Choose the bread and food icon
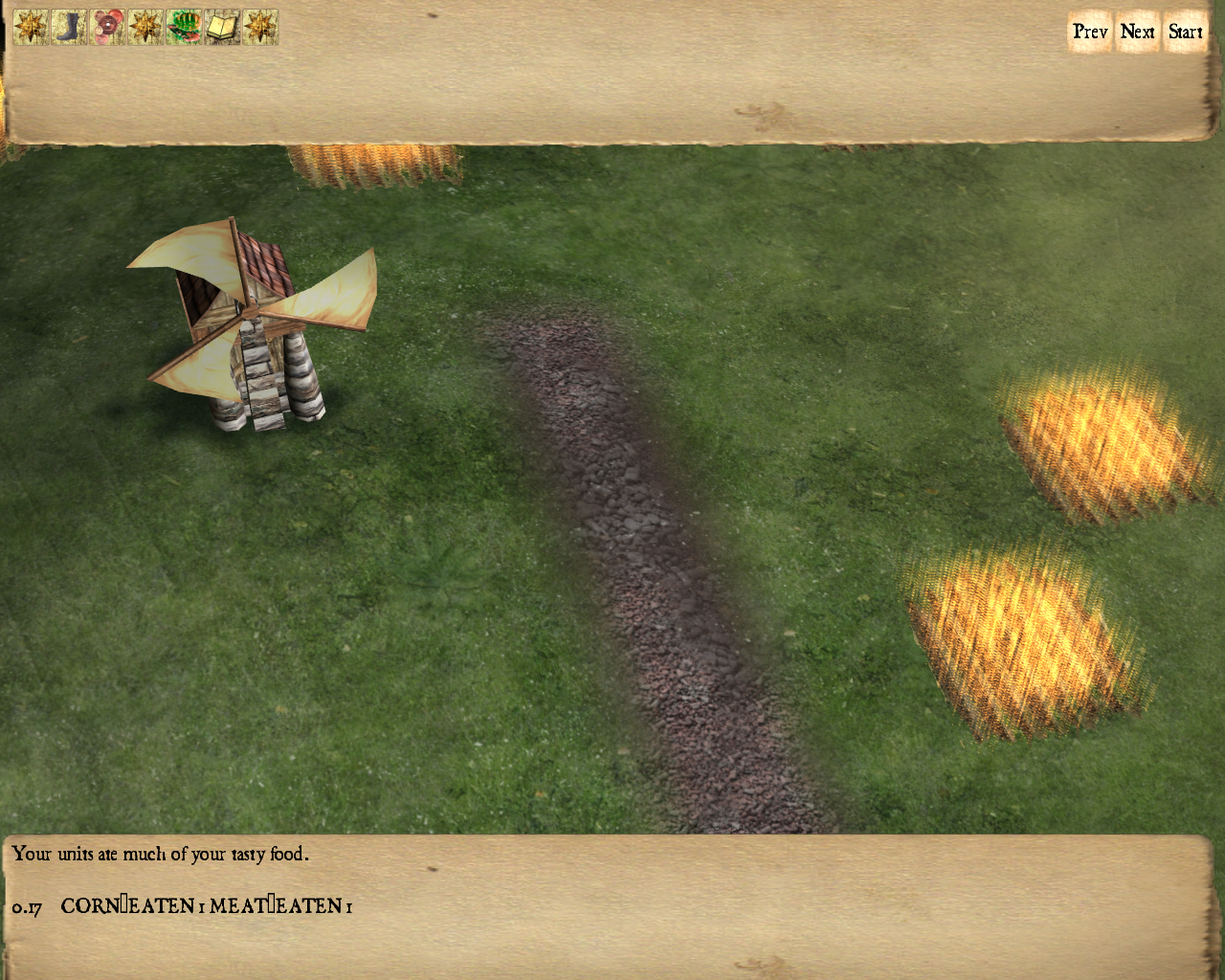 184,27
